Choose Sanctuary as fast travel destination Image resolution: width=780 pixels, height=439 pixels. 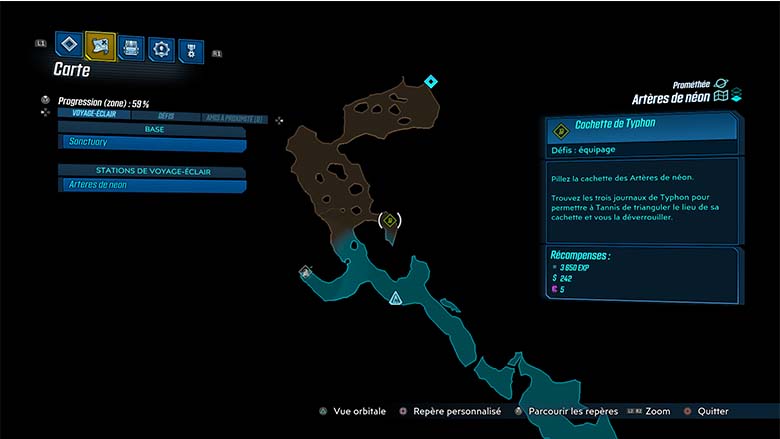point(152,144)
